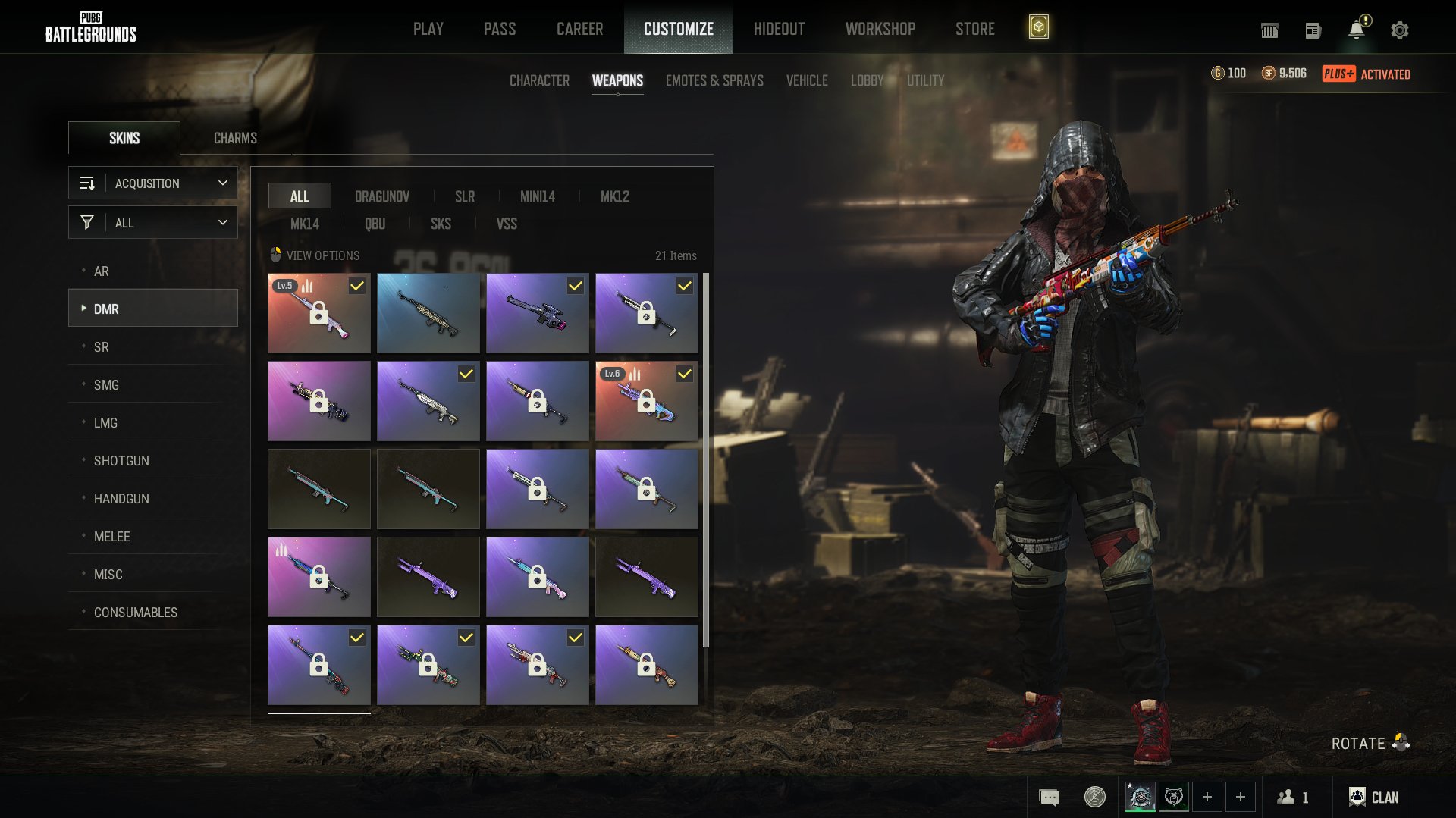Image resolution: width=1456 pixels, height=818 pixels.
Task: Filter skins by Mini14
Action: coord(538,196)
